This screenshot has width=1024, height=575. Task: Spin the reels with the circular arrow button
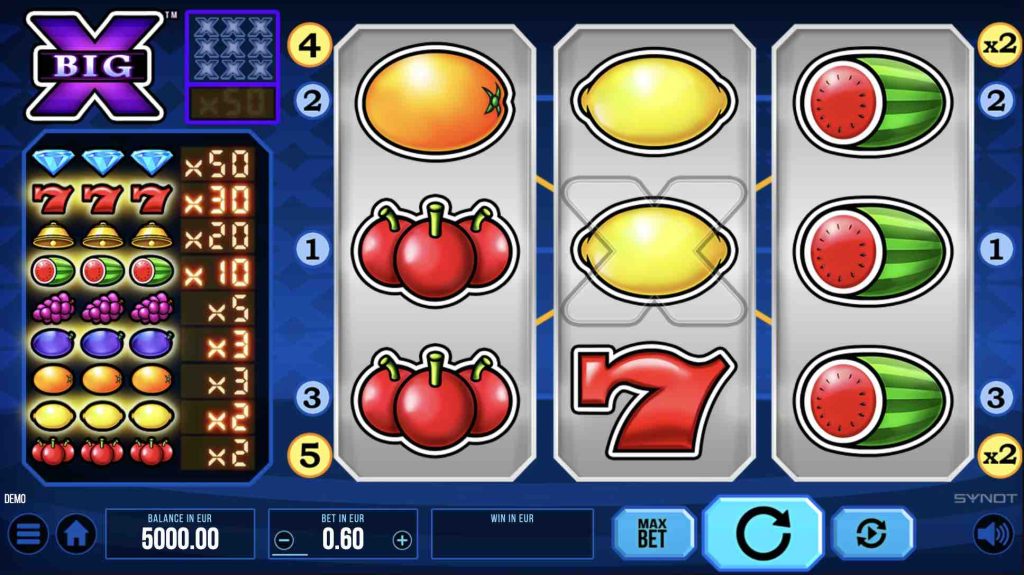tap(762, 533)
